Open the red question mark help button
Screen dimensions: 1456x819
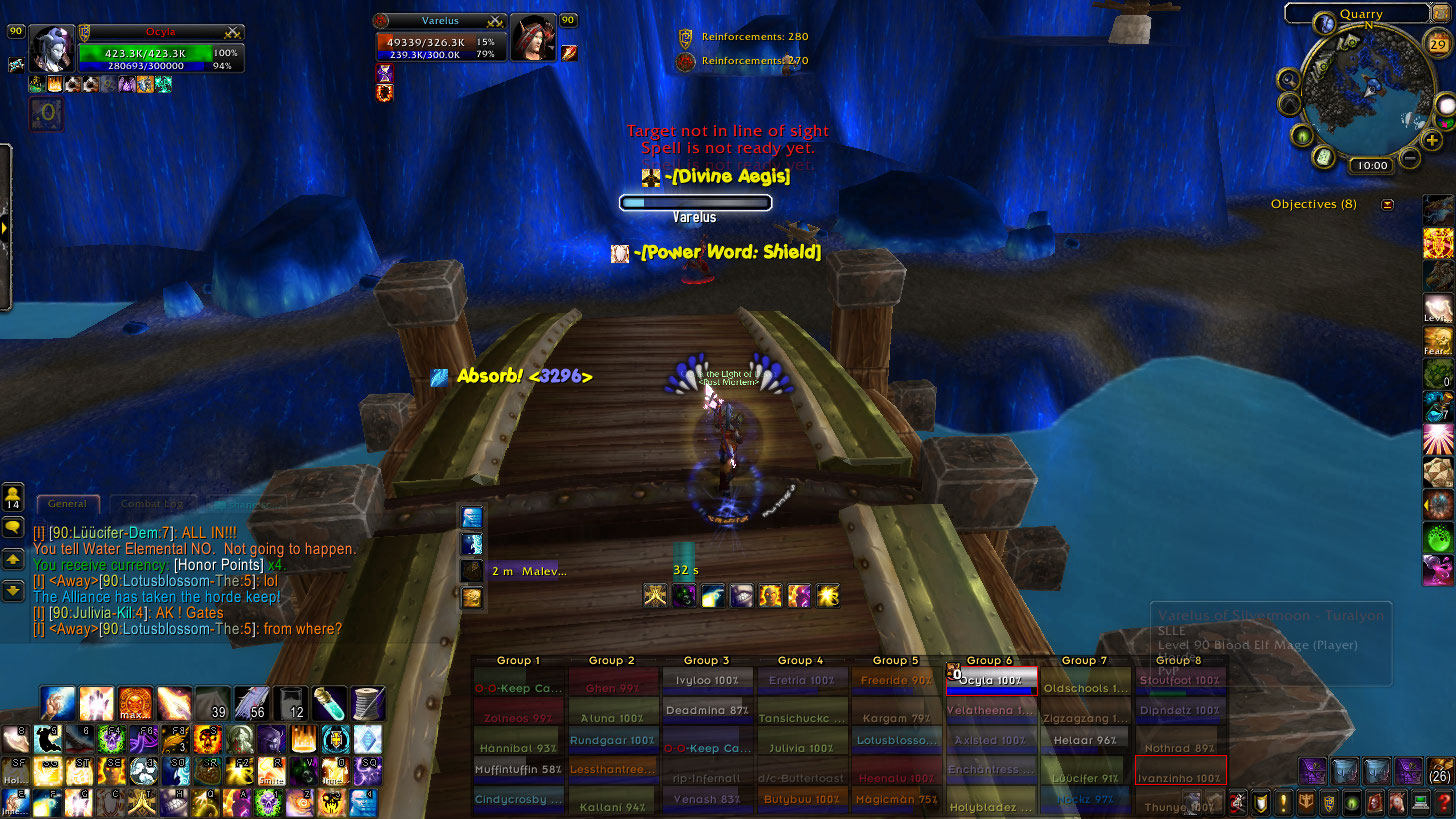click(x=1443, y=802)
